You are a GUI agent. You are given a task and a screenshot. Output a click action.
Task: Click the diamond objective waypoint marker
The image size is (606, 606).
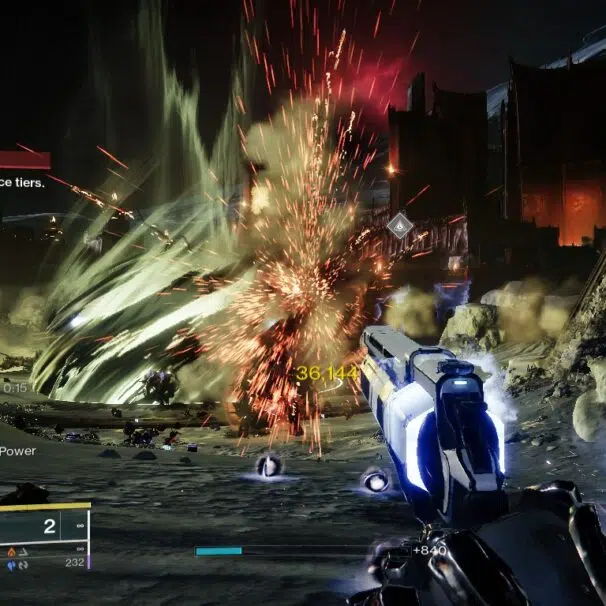400,226
